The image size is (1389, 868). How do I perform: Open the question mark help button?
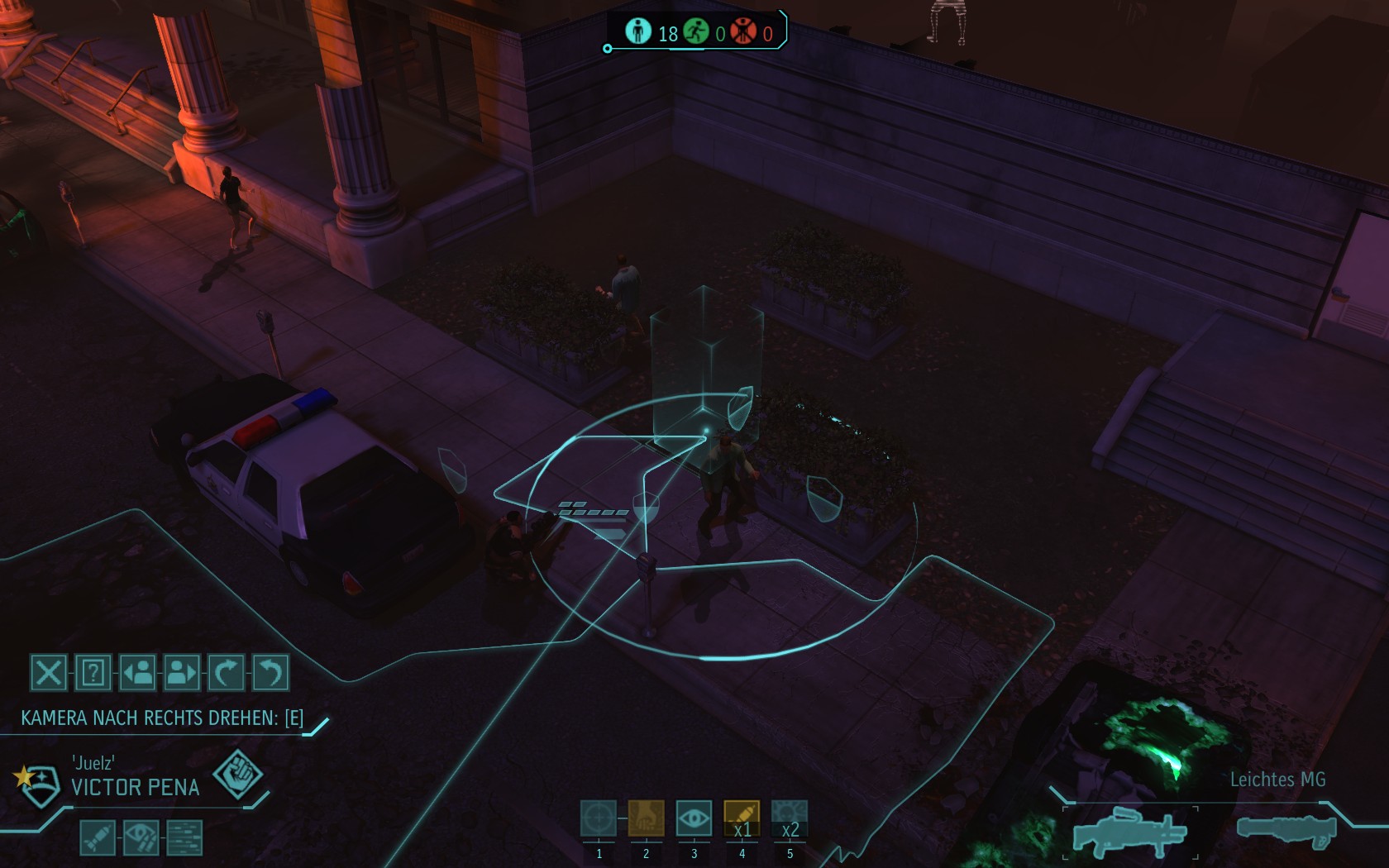pyautogui.click(x=93, y=673)
